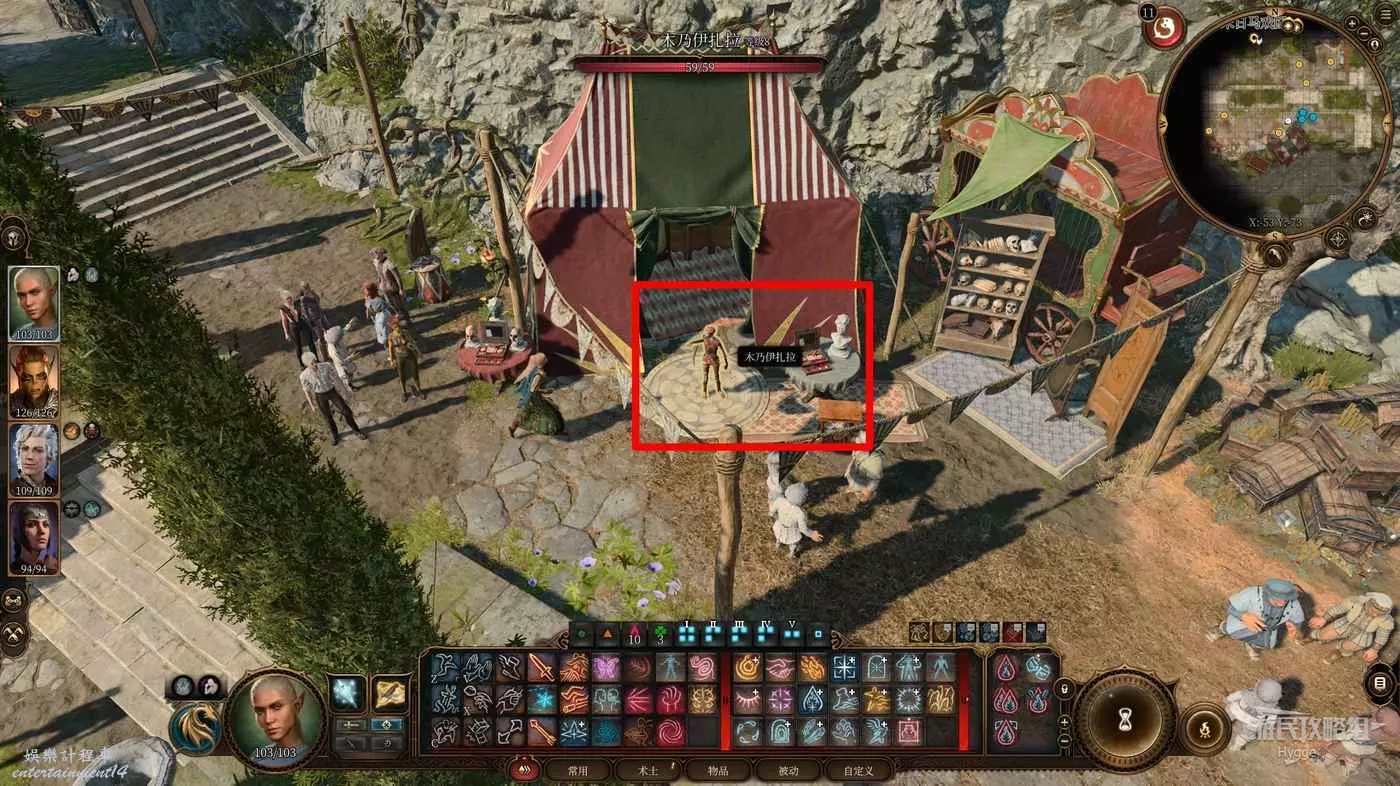The width and height of the screenshot is (1400, 786).
Task: Choose the white-haired party member portrait
Action: [x=34, y=460]
